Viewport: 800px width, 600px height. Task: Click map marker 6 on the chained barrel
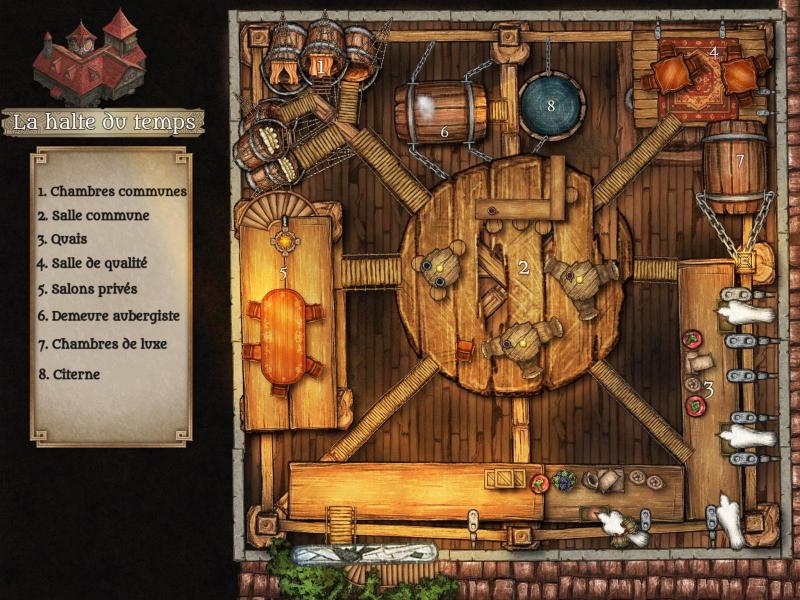[446, 131]
